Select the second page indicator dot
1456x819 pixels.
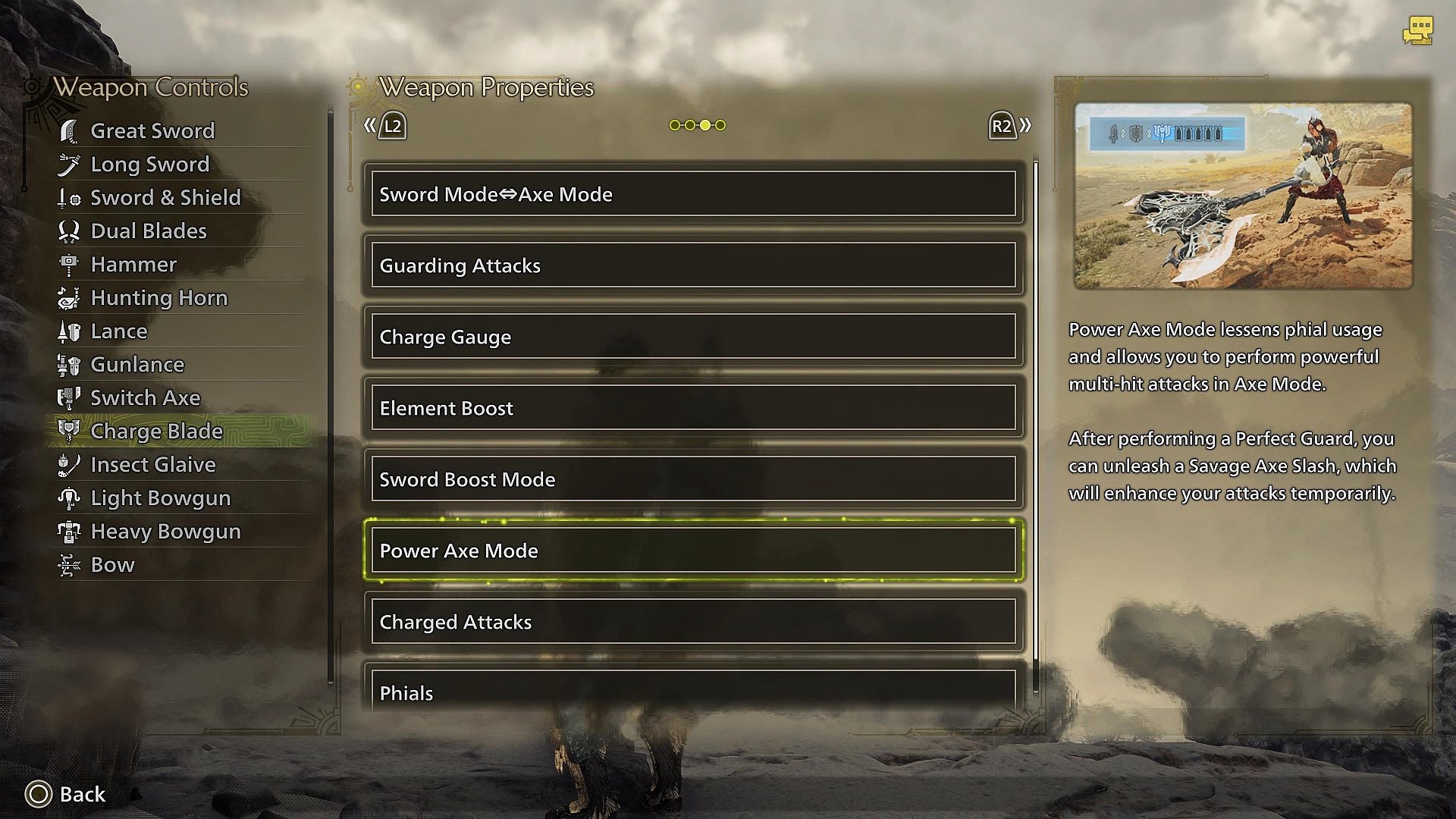point(690,124)
